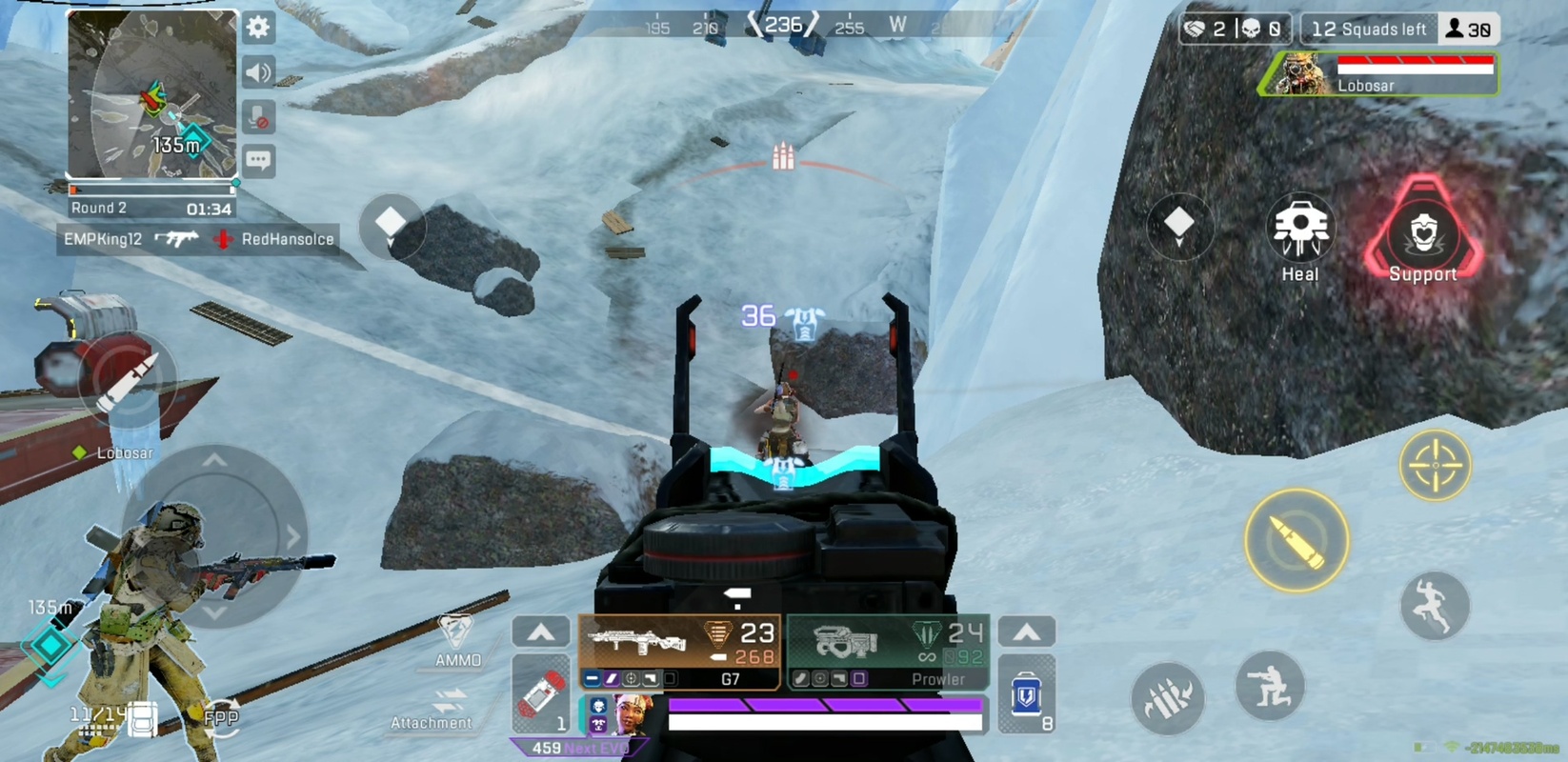
Task: Tap the crouch button
Action: (1269, 687)
